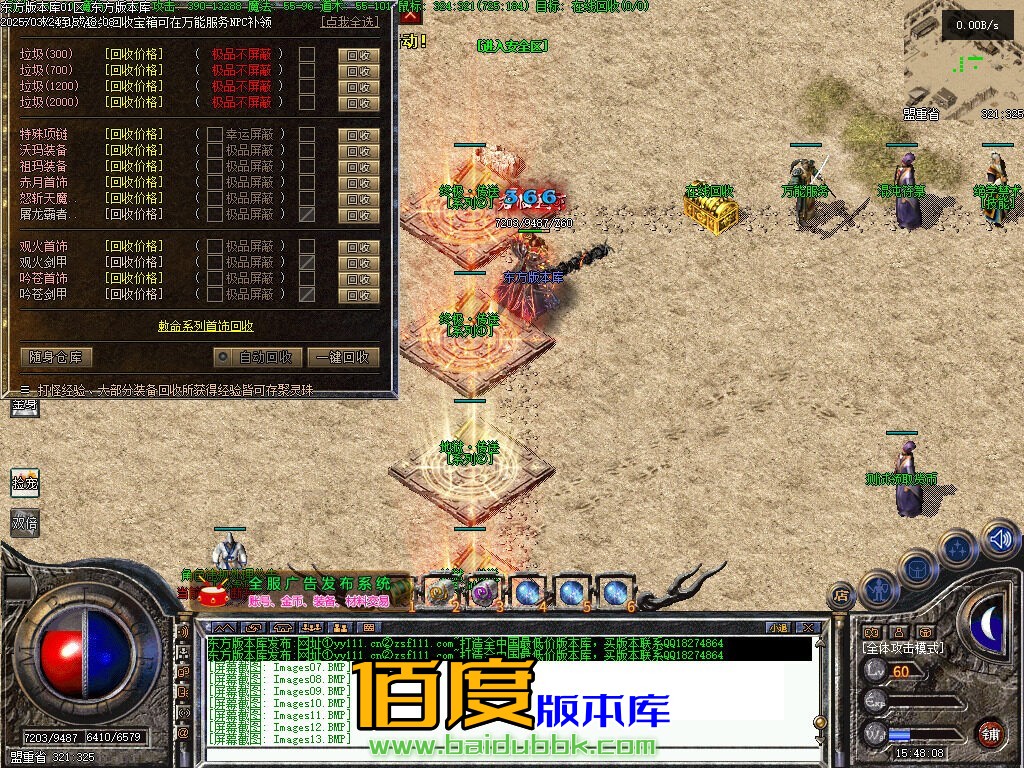Screen dimensions: 1024x768
Task: Click the red 铺 stall button
Action: click(x=990, y=732)
